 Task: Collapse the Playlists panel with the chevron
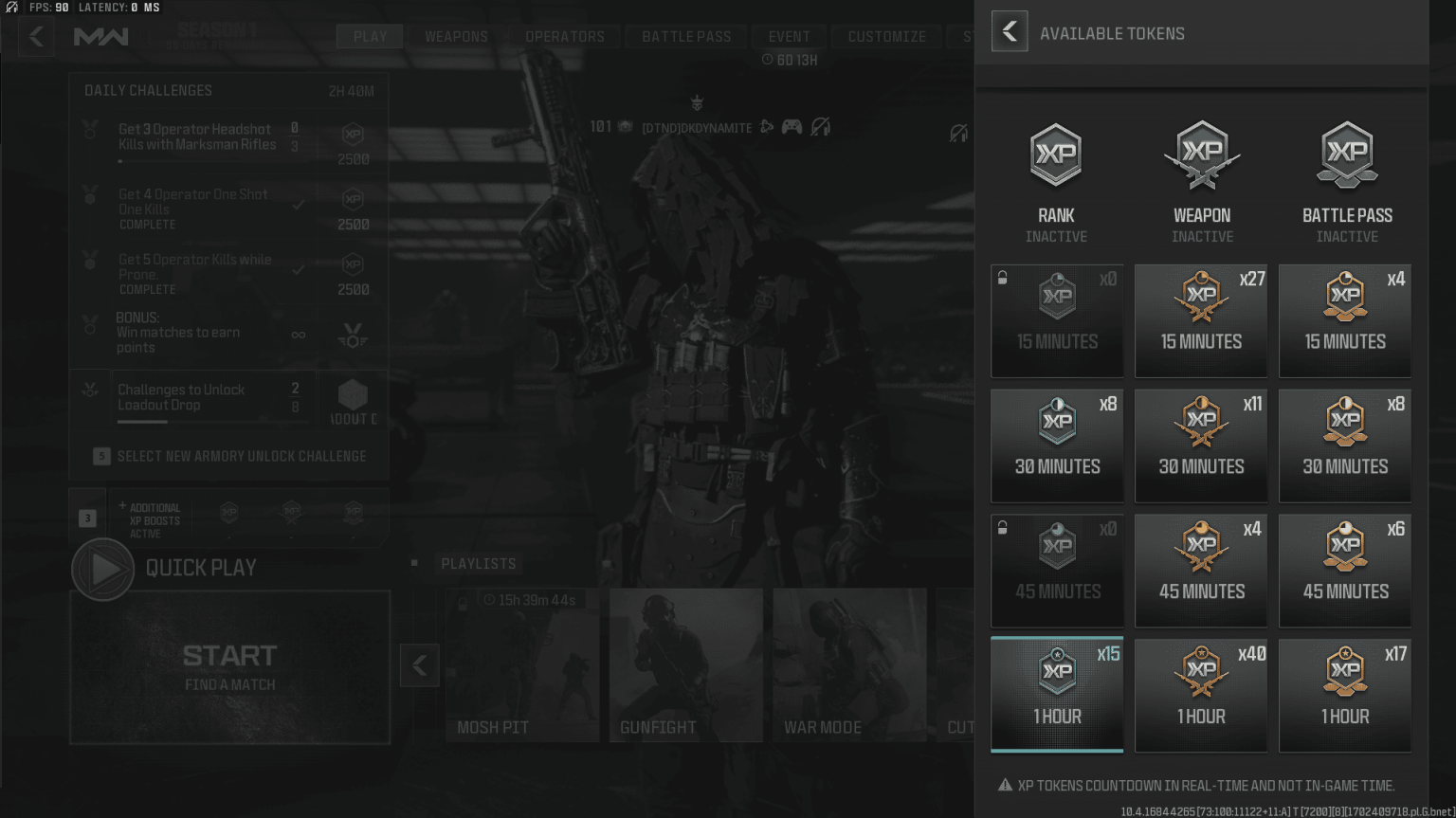[x=420, y=664]
